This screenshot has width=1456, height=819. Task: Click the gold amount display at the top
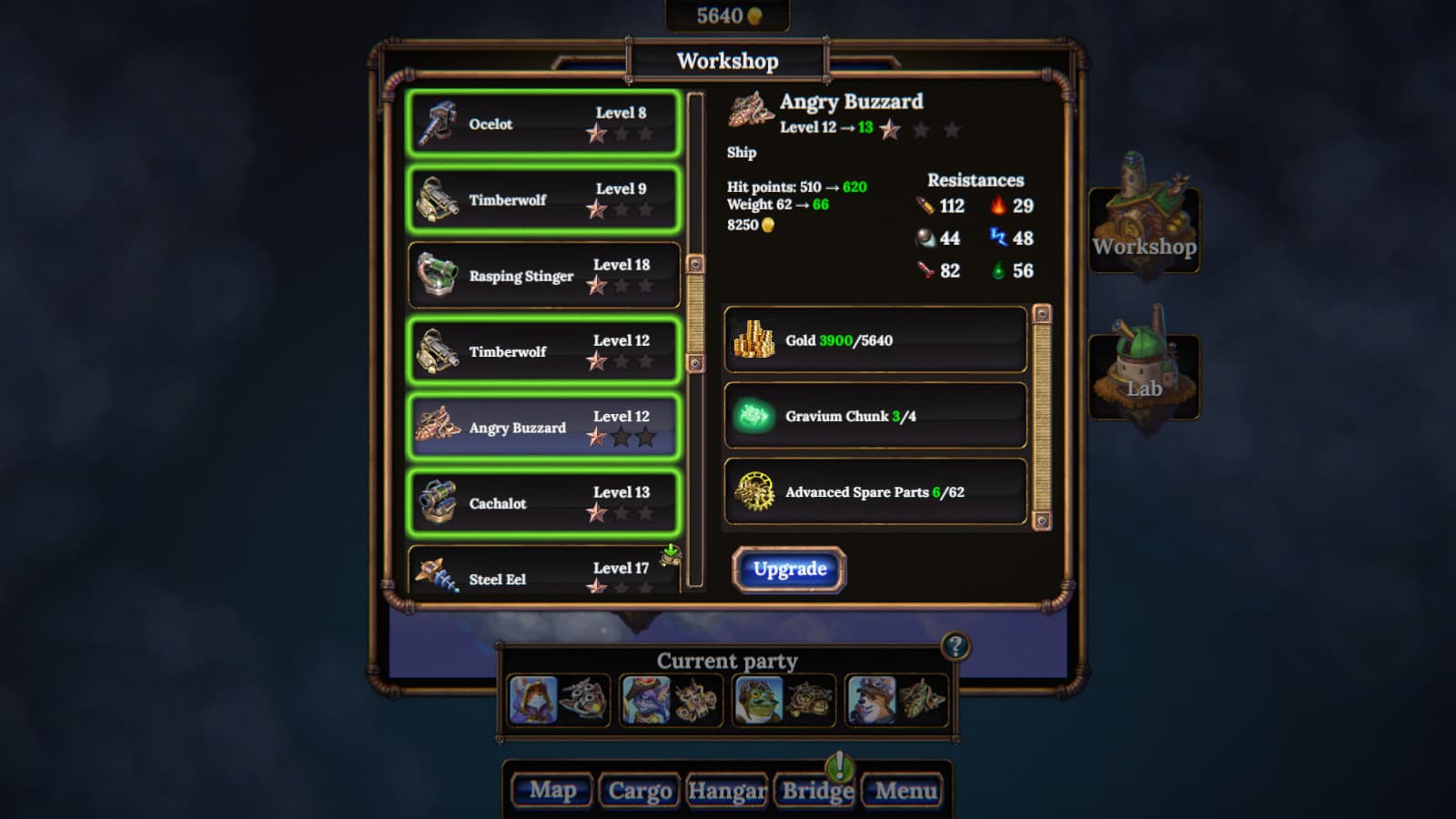tap(728, 14)
